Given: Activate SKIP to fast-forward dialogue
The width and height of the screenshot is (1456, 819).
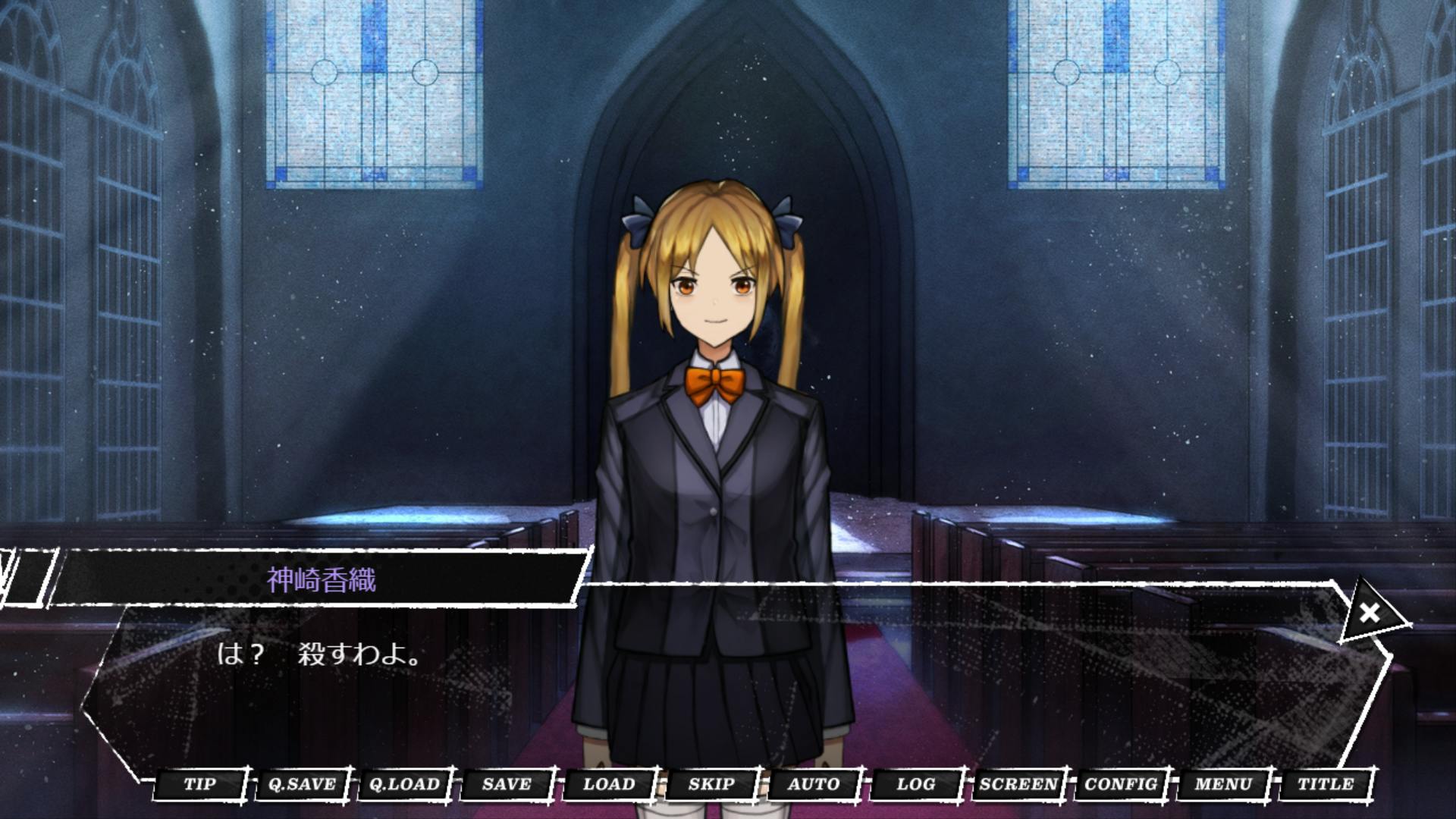Looking at the screenshot, I should point(711,784).
